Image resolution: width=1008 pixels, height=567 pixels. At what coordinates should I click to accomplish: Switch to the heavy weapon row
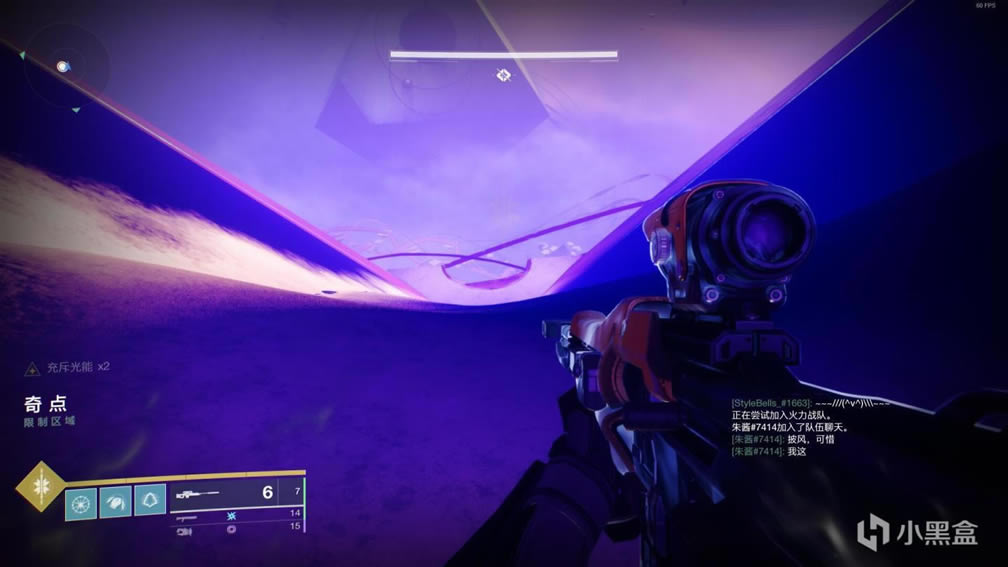tap(238, 526)
